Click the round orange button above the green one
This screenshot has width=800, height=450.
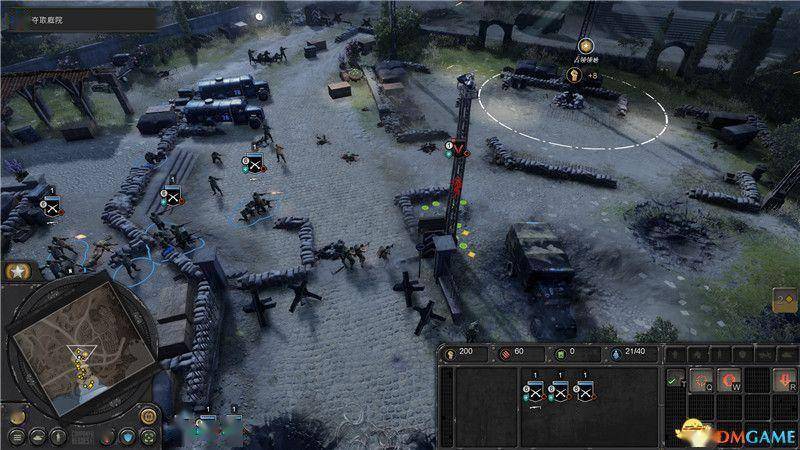147,414
